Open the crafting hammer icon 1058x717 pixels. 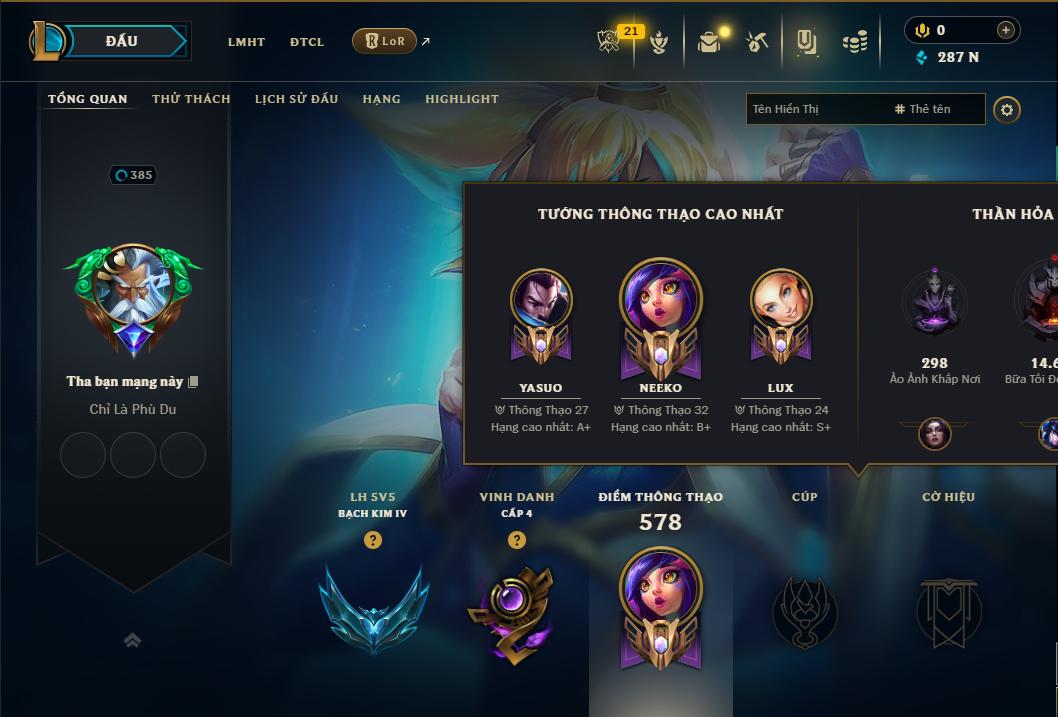(757, 42)
